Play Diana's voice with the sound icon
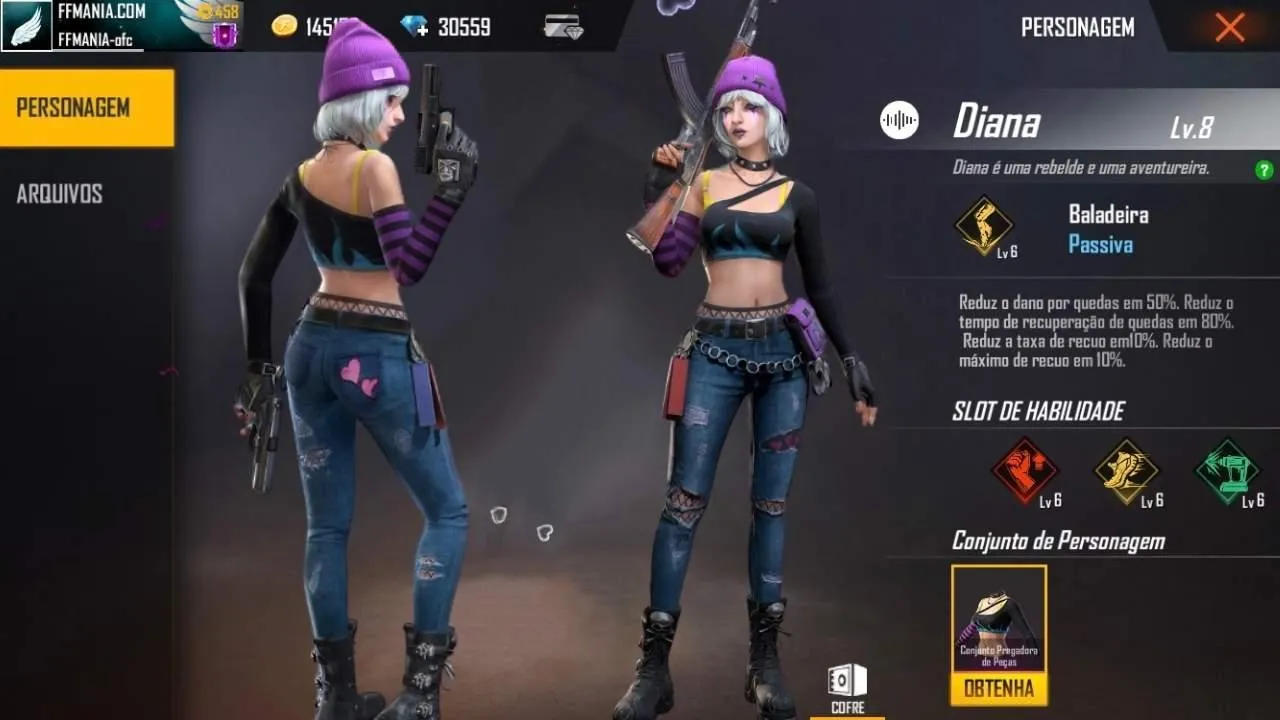Image resolution: width=1280 pixels, height=720 pixels. (x=897, y=120)
